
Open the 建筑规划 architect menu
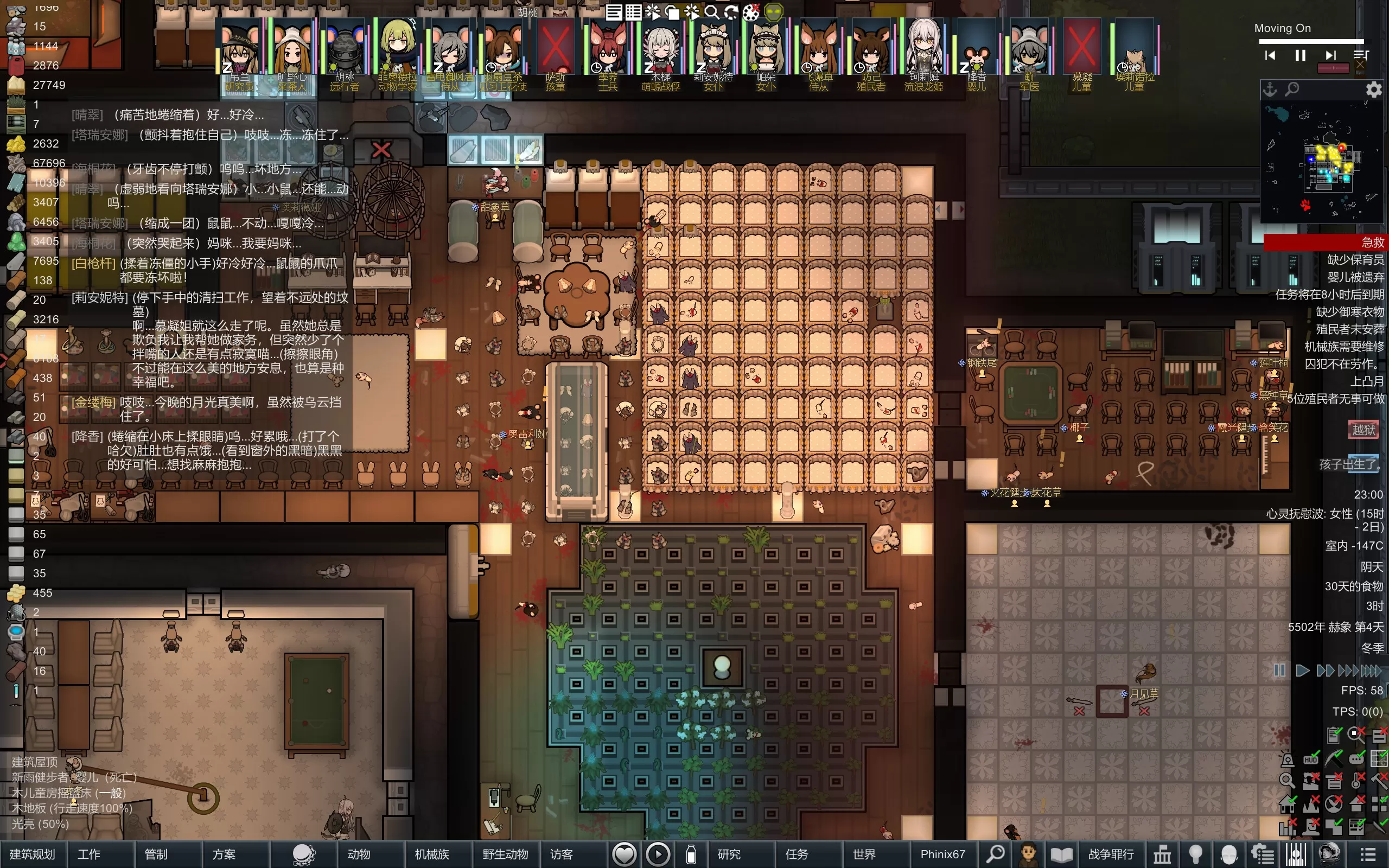[33, 854]
